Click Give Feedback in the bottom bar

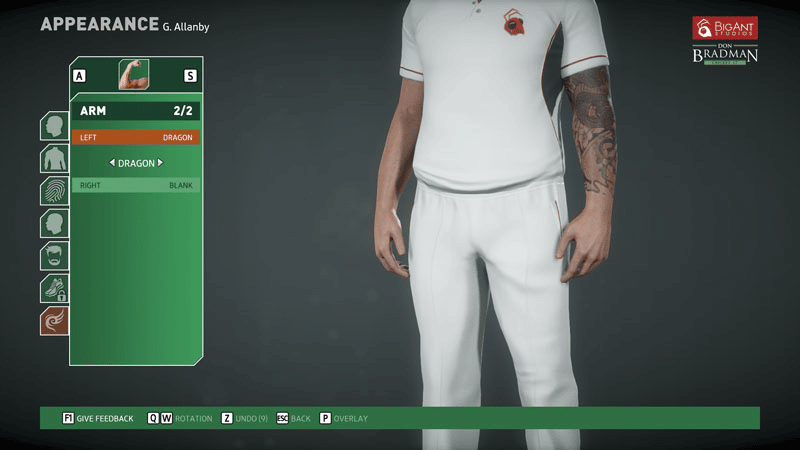pos(98,418)
